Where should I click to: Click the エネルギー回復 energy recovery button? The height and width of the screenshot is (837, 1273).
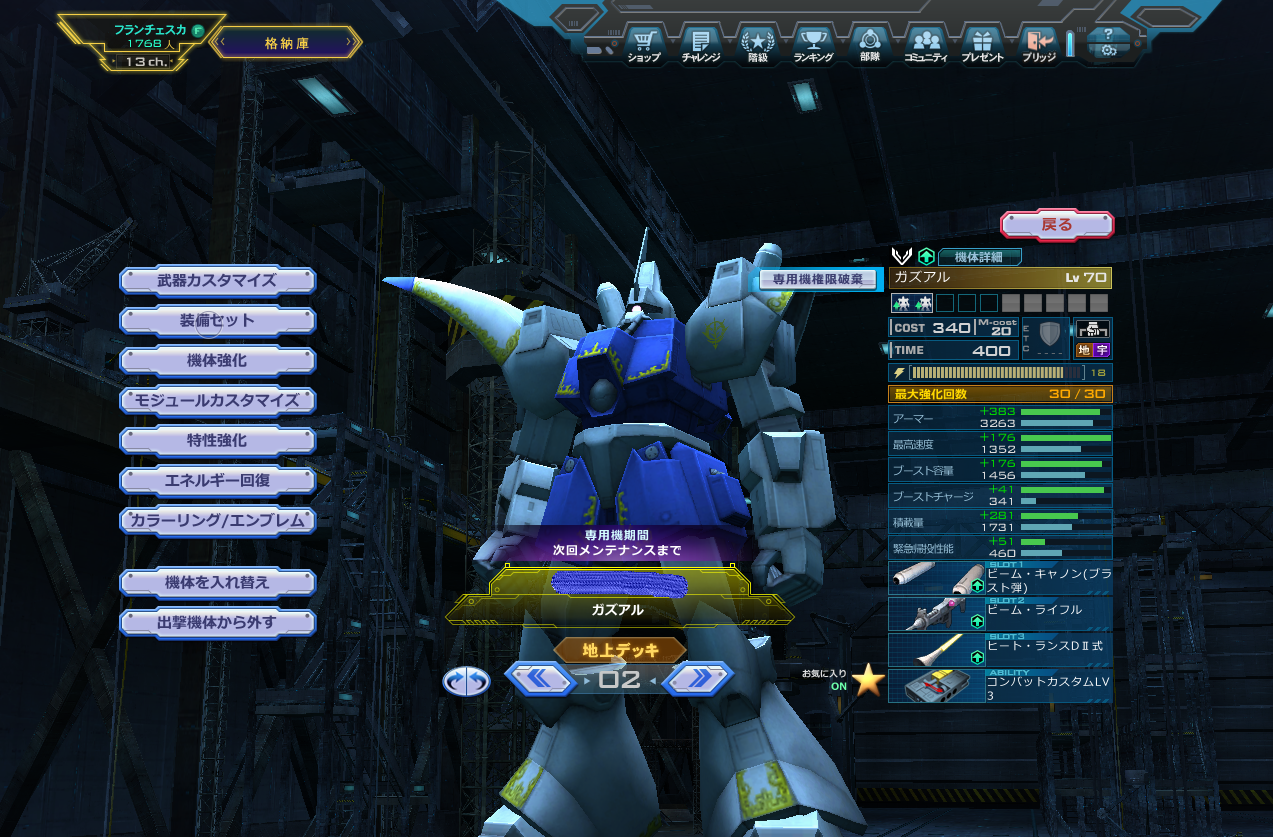[217, 480]
